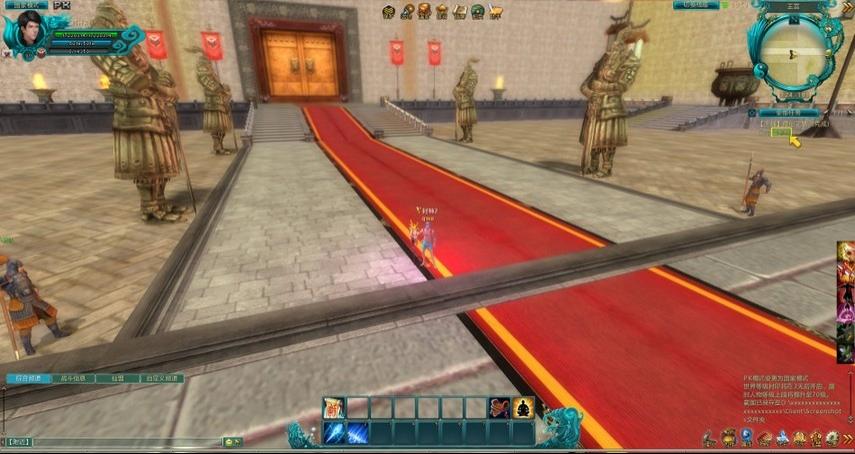Open the open book top menu icon
The height and width of the screenshot is (454, 855).
pos(460,11)
